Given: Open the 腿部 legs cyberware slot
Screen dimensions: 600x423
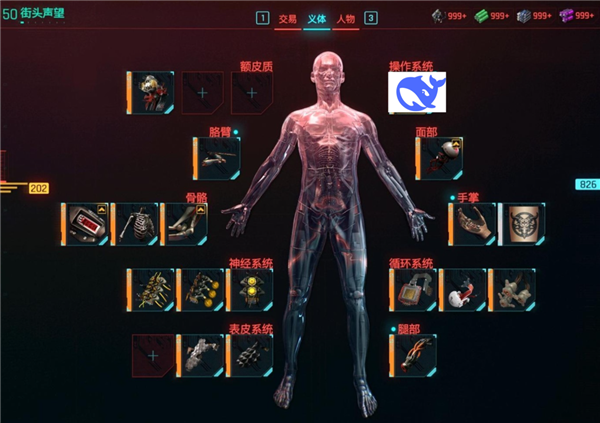Looking at the screenshot, I should tap(413, 355).
